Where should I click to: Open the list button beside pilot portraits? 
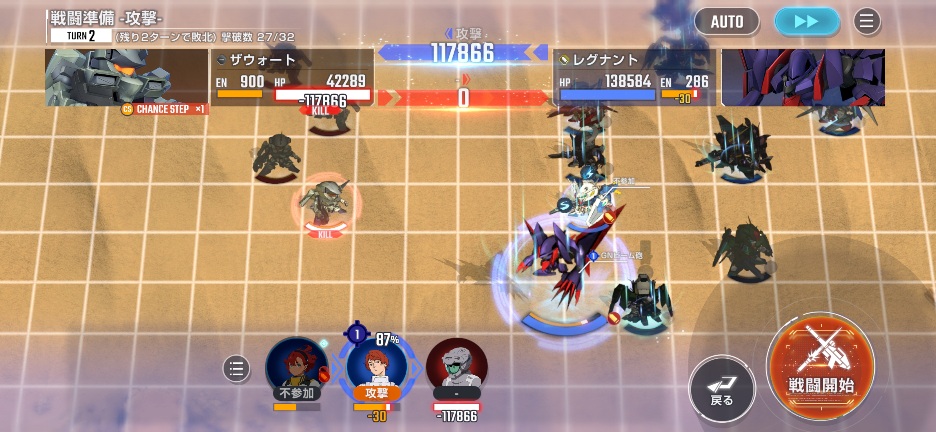236,368
